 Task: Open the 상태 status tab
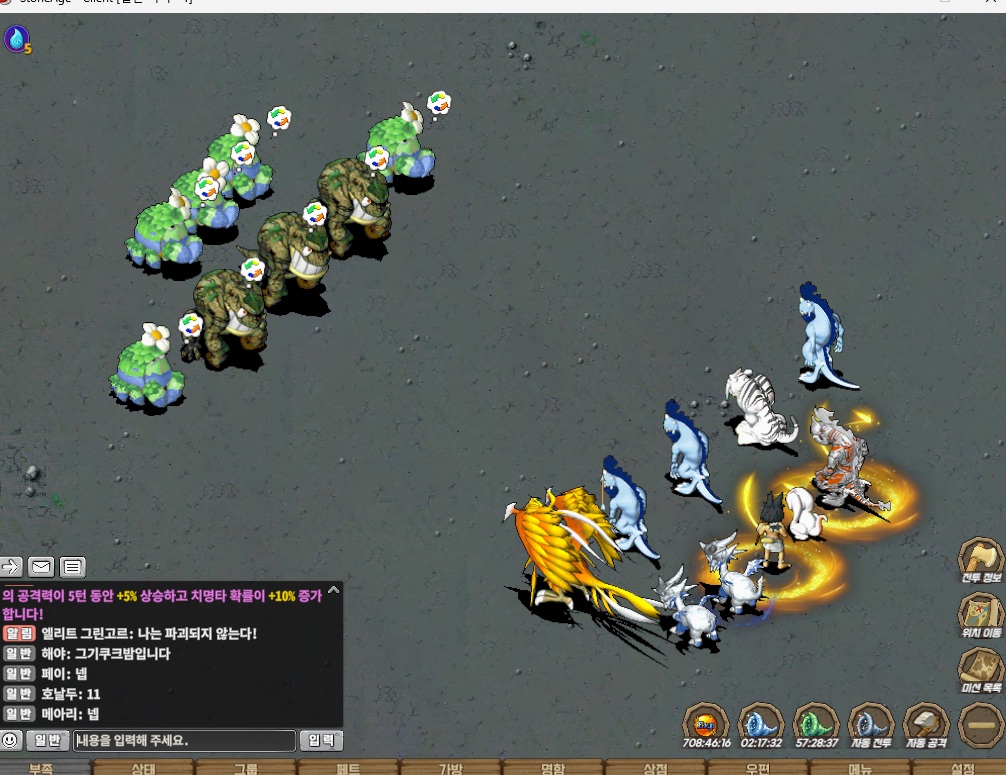[x=143, y=768]
